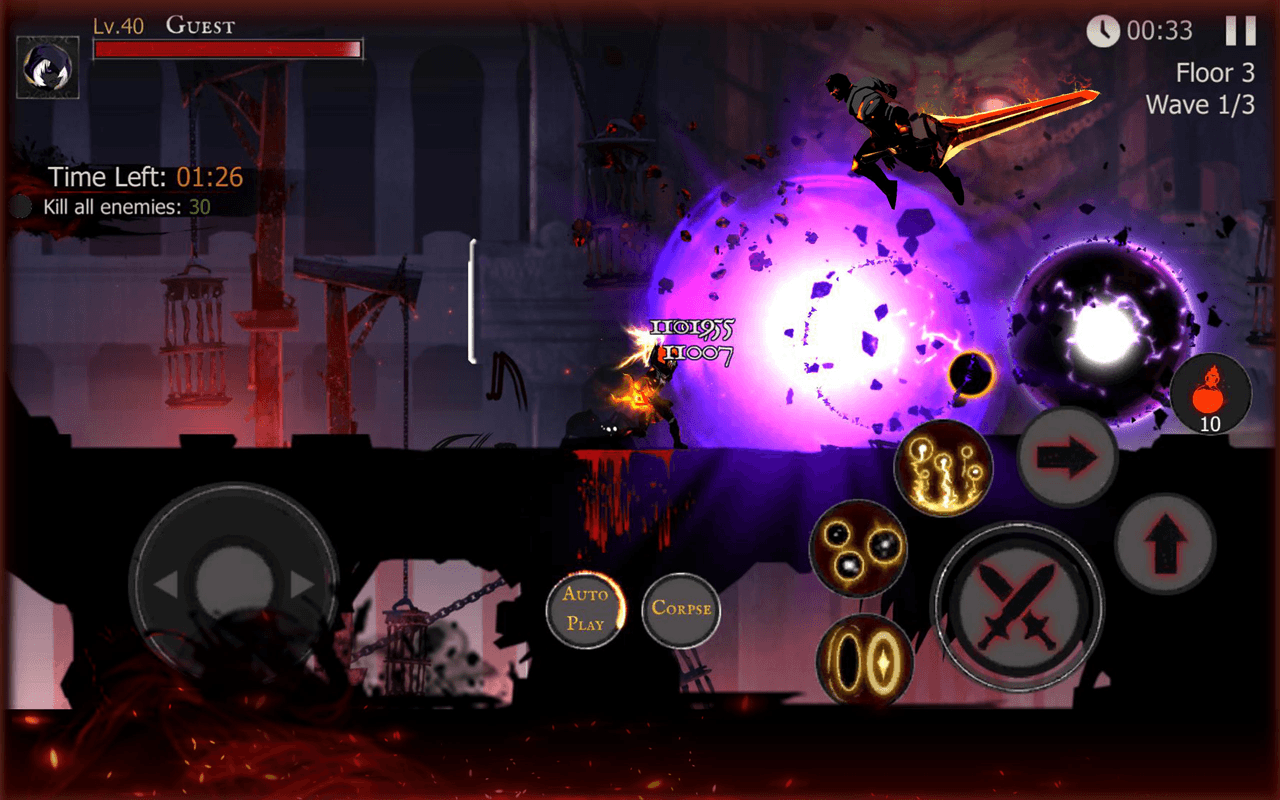The height and width of the screenshot is (800, 1280).
Task: Cast the three dark orbs skill
Action: pos(858,549)
